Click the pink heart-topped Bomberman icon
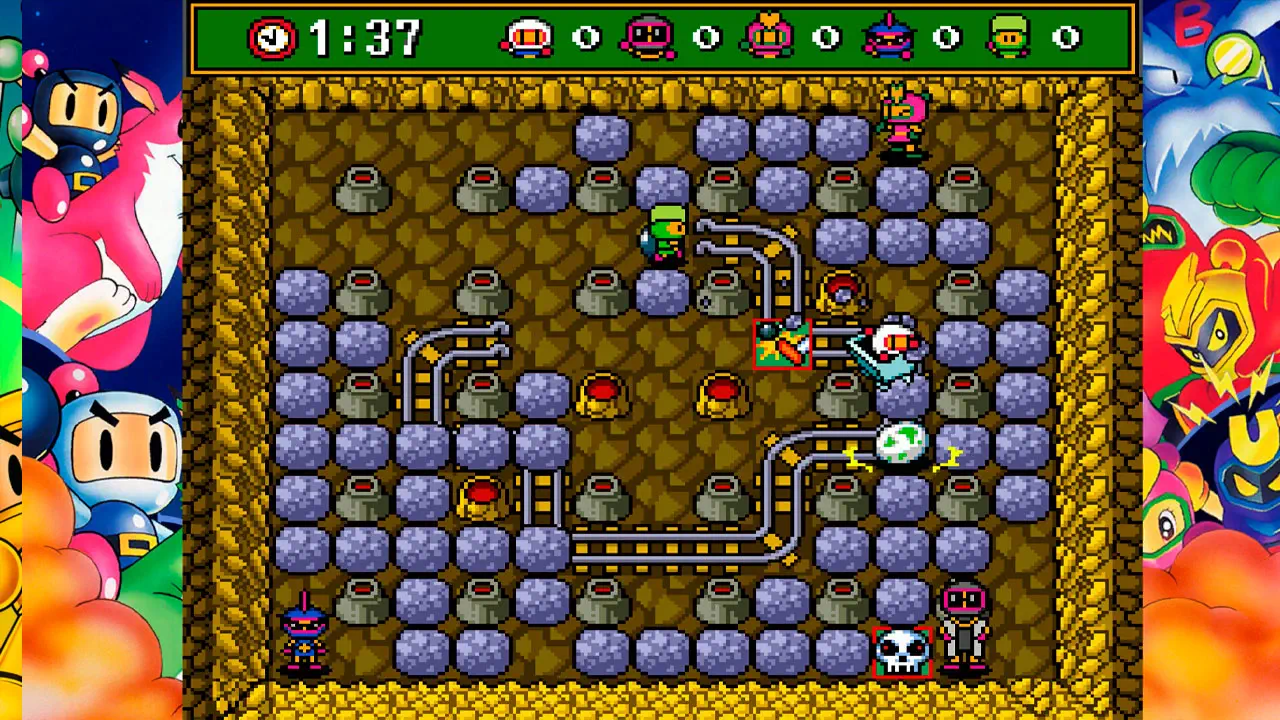The height and width of the screenshot is (720, 1280). pyautogui.click(x=767, y=36)
